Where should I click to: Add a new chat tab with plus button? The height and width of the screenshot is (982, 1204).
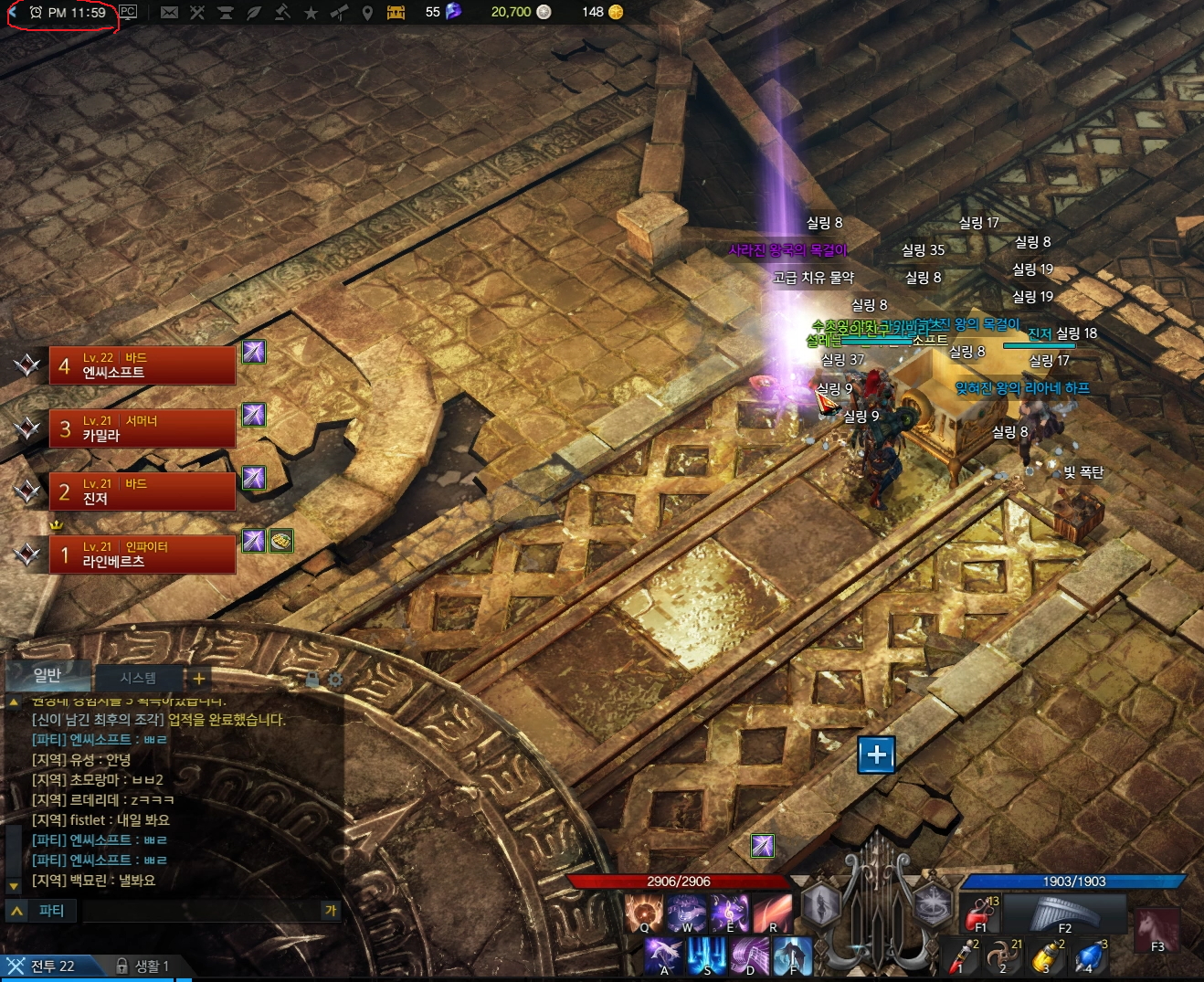click(198, 678)
